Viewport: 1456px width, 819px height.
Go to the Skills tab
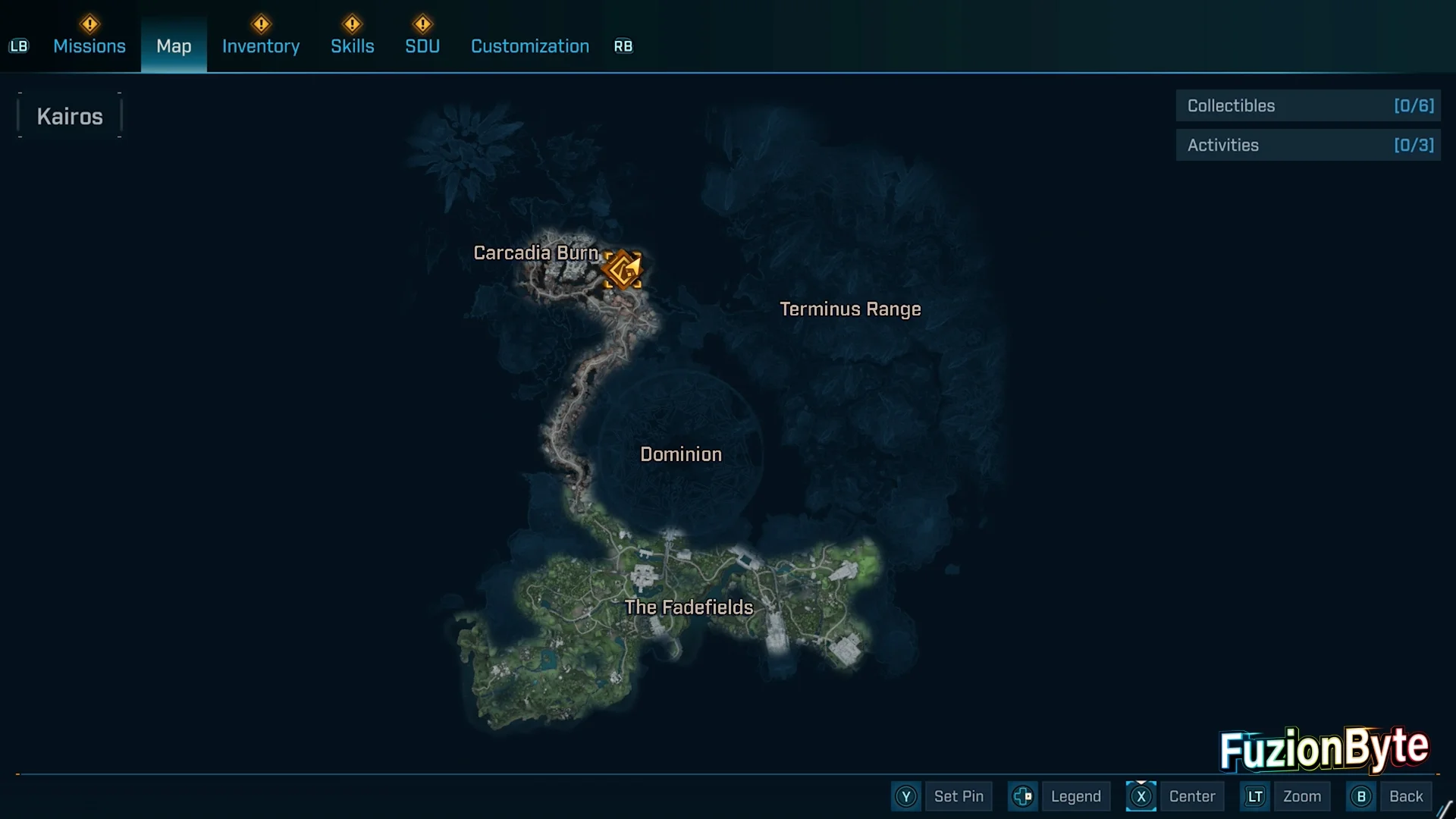click(353, 46)
